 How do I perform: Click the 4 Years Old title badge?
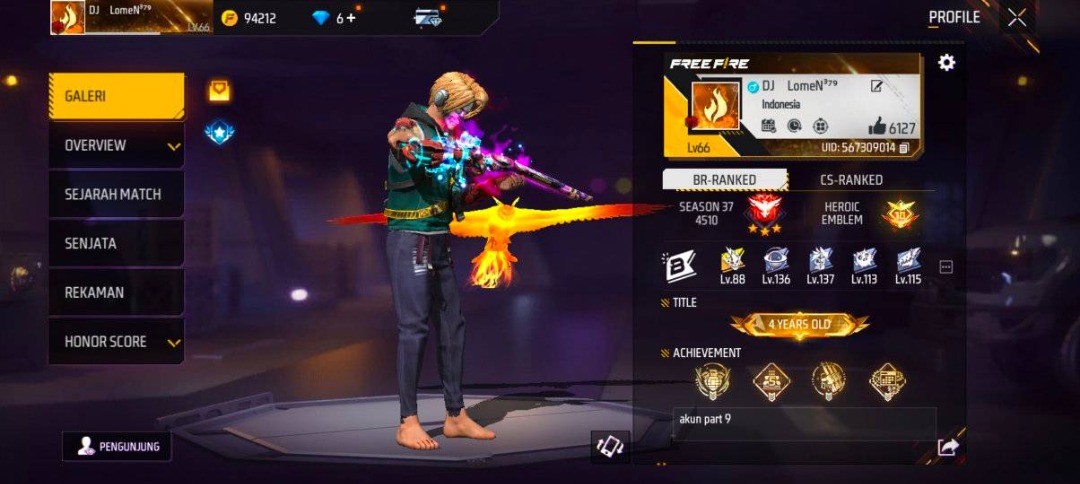click(799, 325)
